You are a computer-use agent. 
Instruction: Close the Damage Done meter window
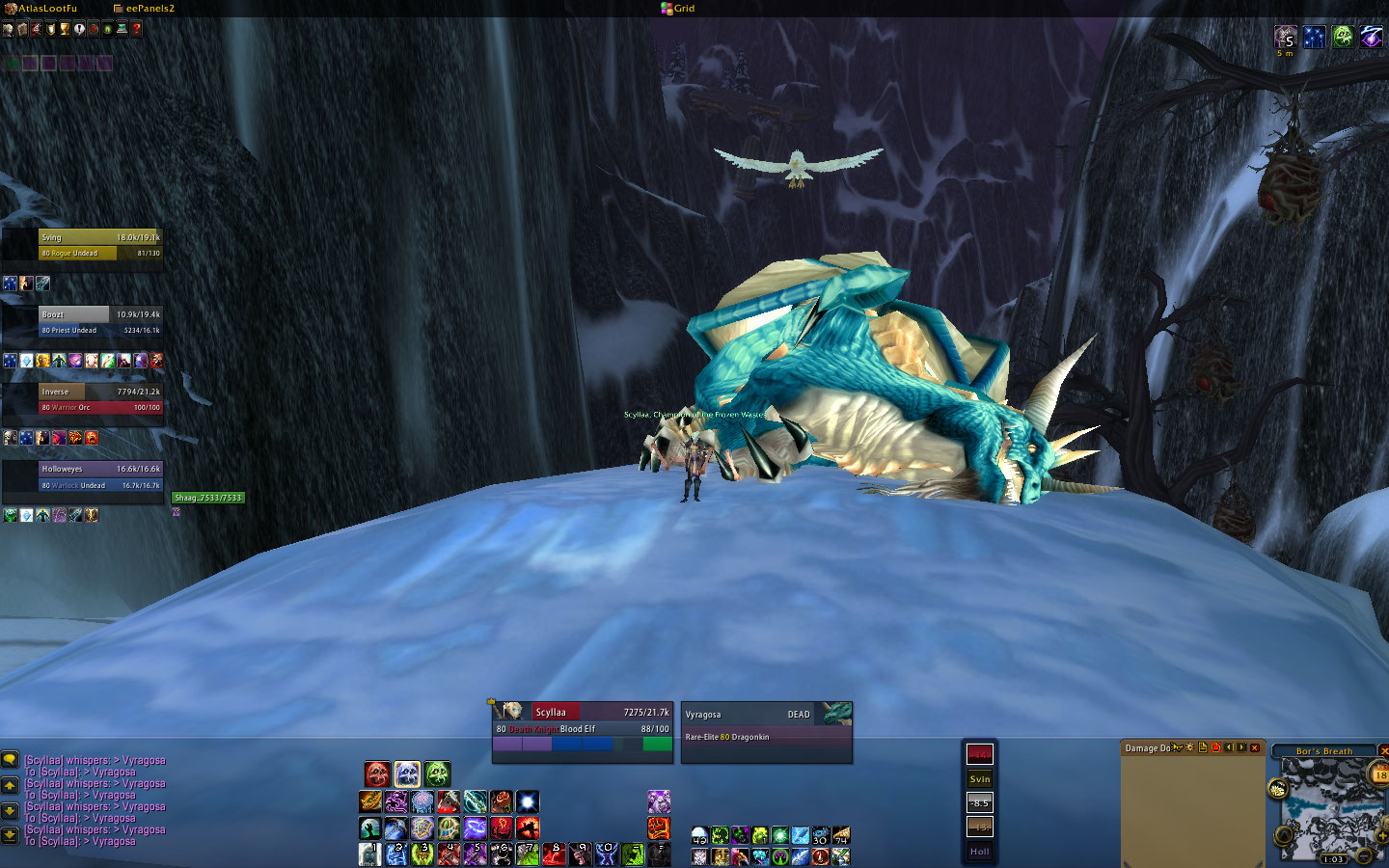click(1255, 747)
